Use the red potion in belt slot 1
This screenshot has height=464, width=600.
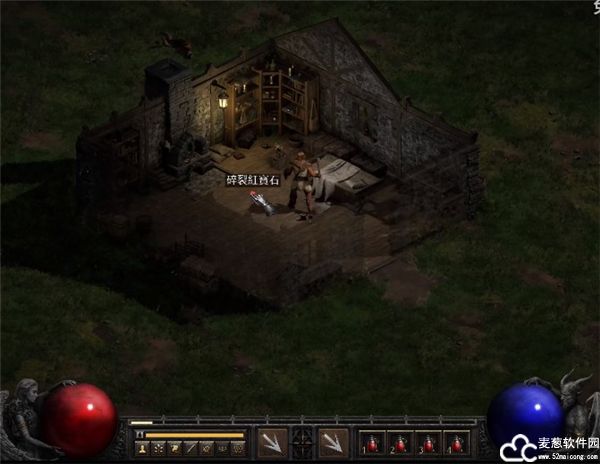click(x=373, y=443)
